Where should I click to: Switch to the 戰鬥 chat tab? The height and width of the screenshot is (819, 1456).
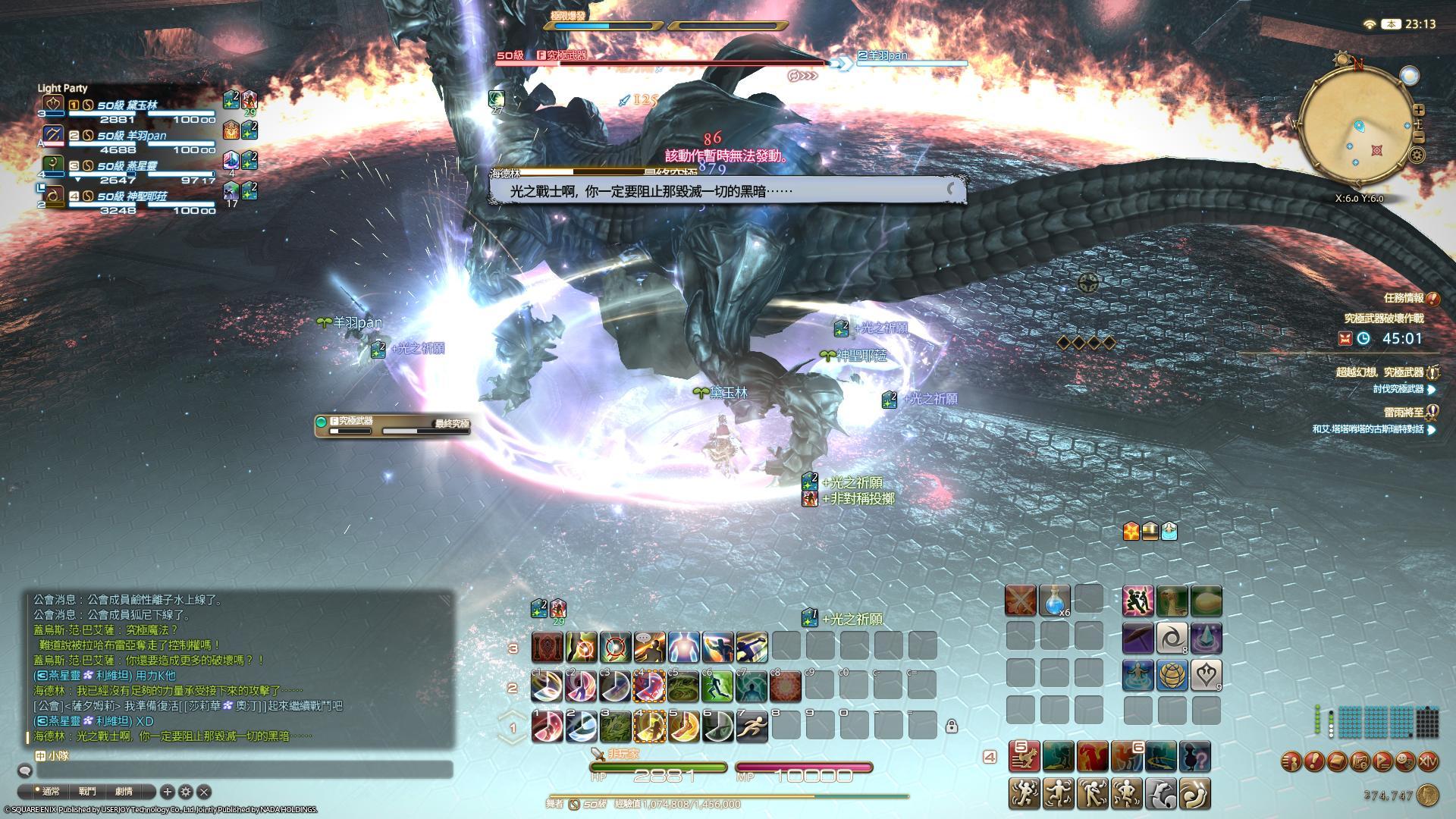[87, 791]
